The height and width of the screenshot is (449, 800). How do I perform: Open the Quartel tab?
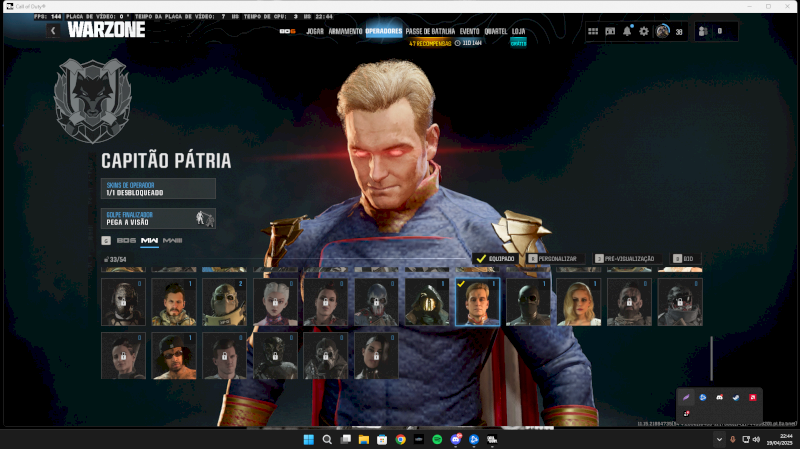(x=495, y=31)
